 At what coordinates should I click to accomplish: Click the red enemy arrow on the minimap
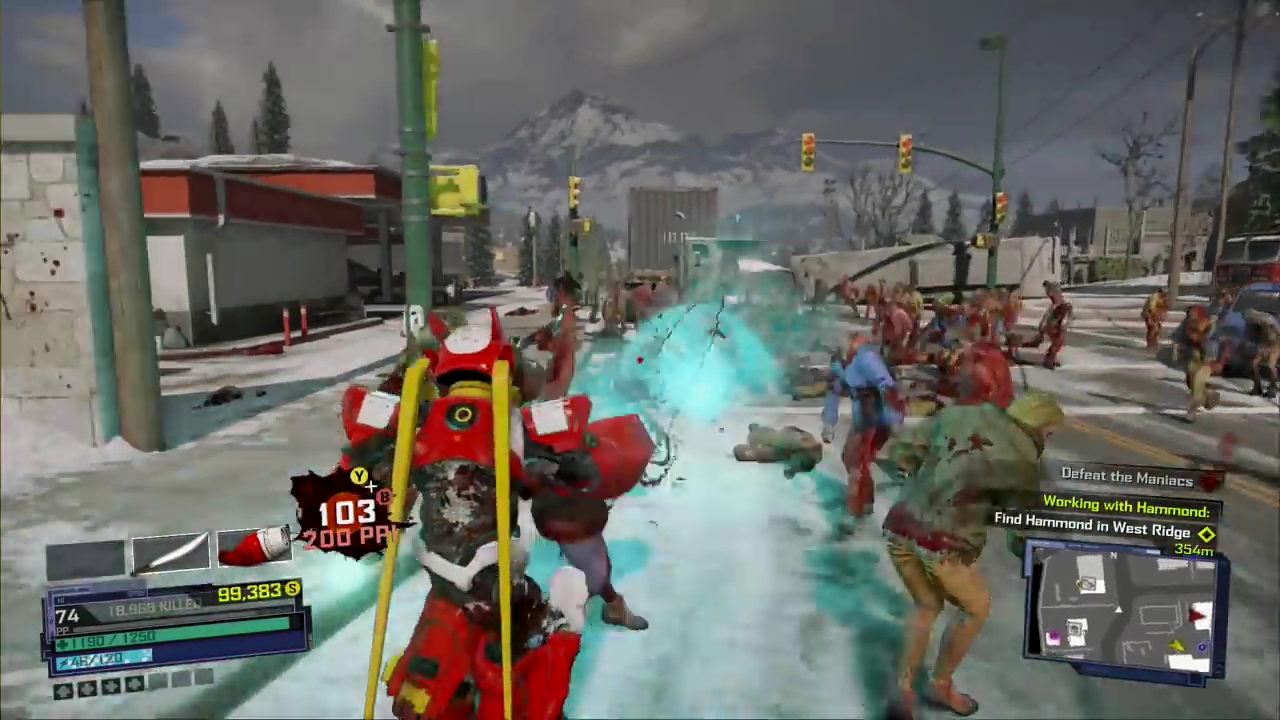[x=1197, y=613]
